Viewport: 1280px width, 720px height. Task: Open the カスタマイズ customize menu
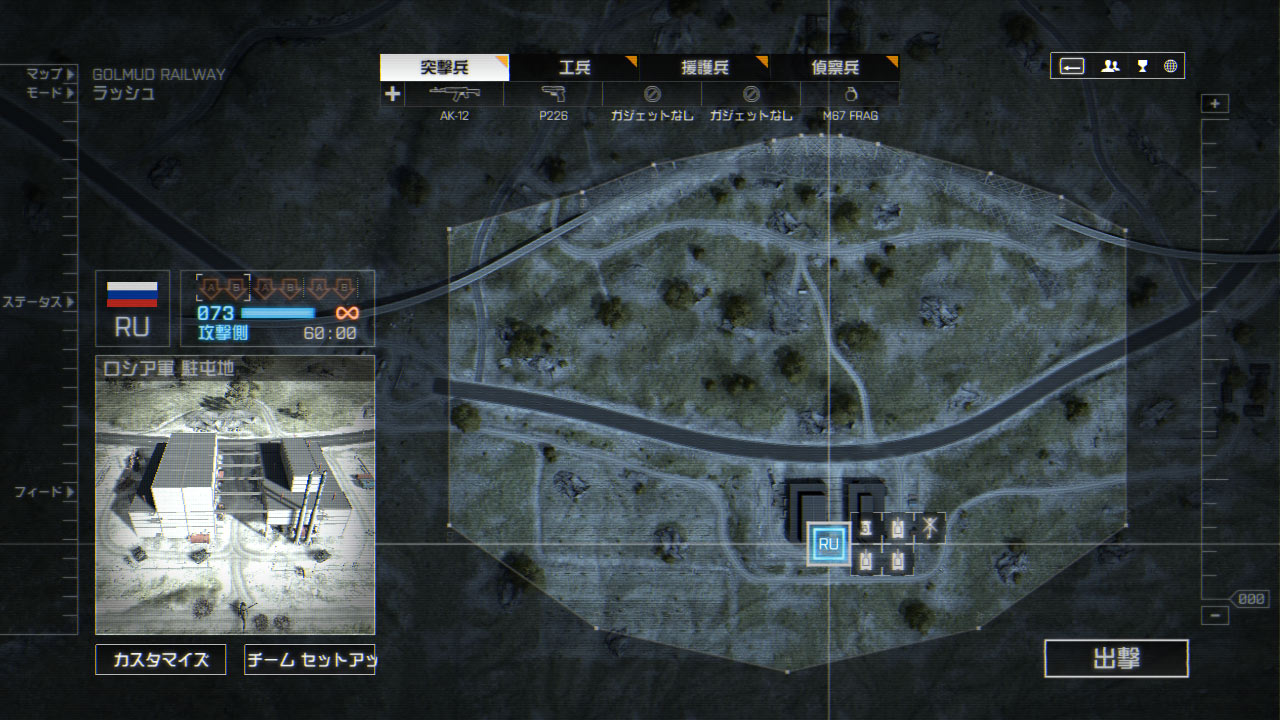pyautogui.click(x=161, y=660)
